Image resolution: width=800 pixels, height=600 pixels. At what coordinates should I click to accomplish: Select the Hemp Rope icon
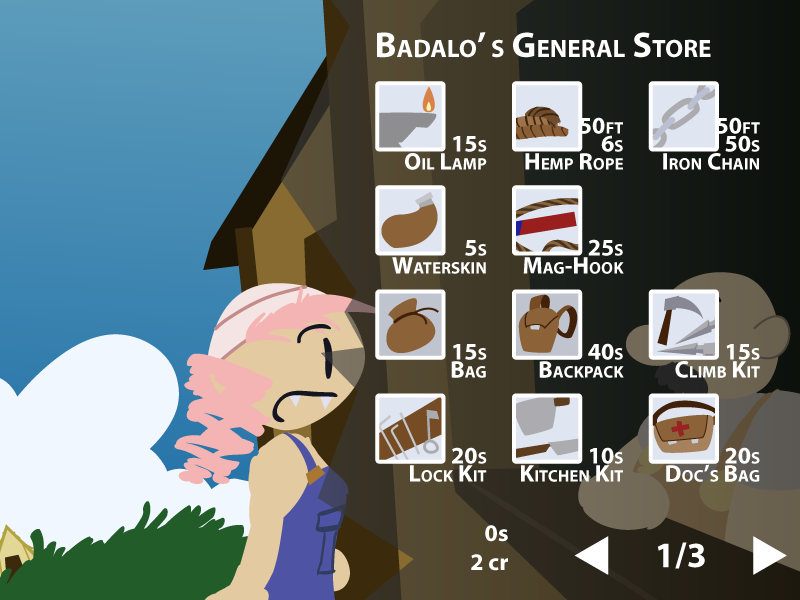tap(547, 116)
